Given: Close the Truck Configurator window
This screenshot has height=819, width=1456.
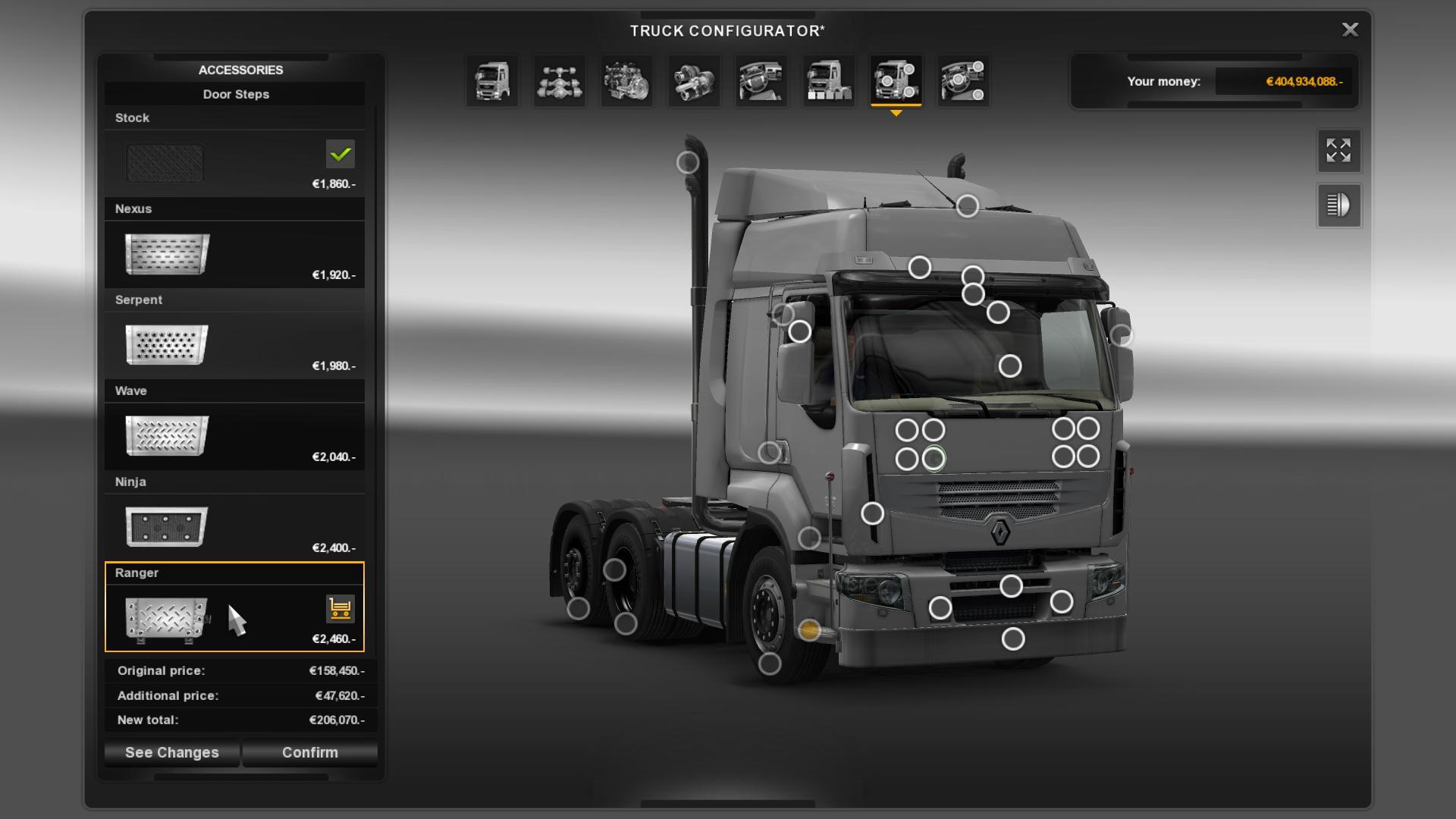Looking at the screenshot, I should [1350, 30].
